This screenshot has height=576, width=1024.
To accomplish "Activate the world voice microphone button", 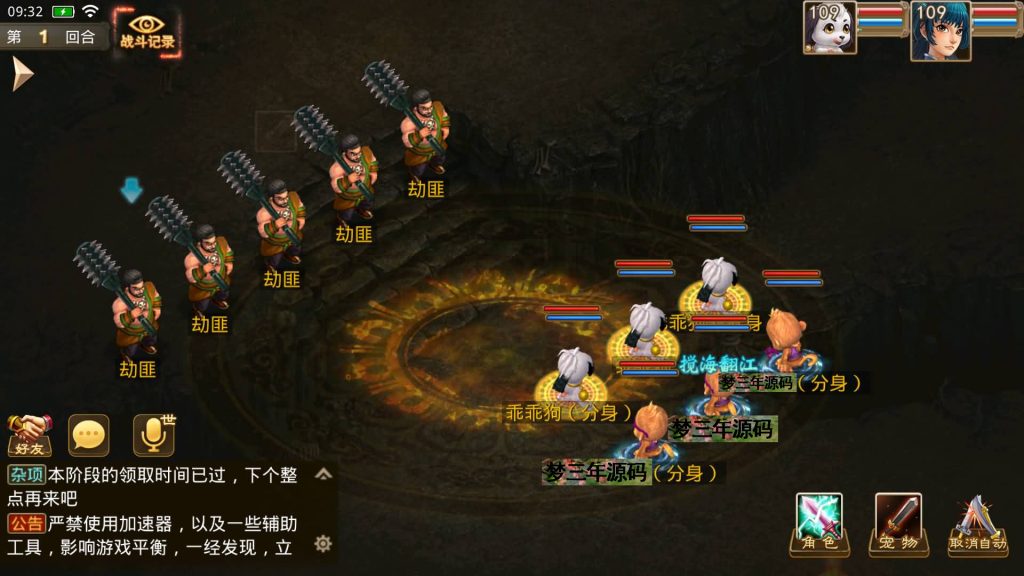I will point(152,435).
